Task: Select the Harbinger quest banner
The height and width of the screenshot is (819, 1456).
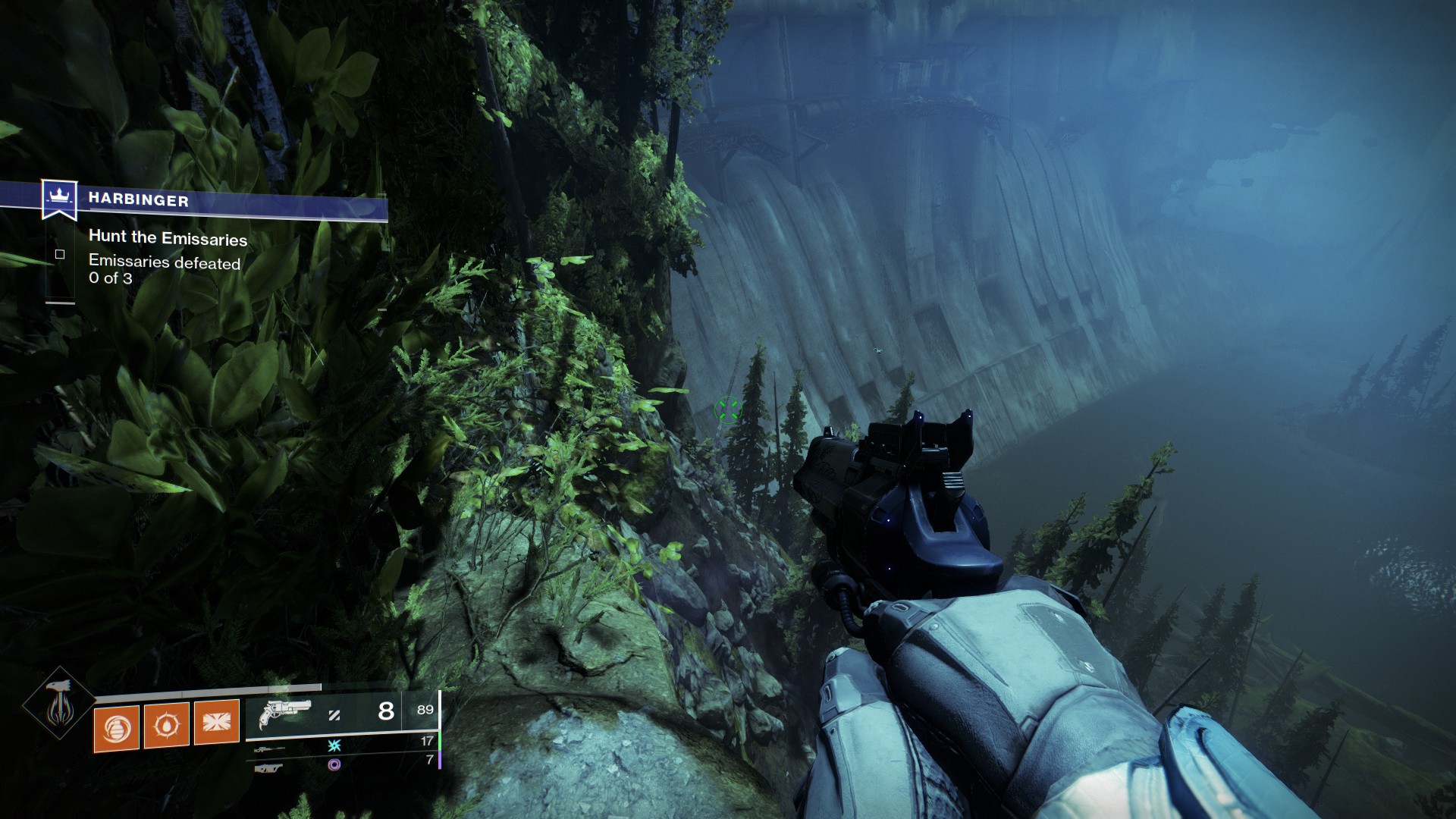Action: (138, 200)
